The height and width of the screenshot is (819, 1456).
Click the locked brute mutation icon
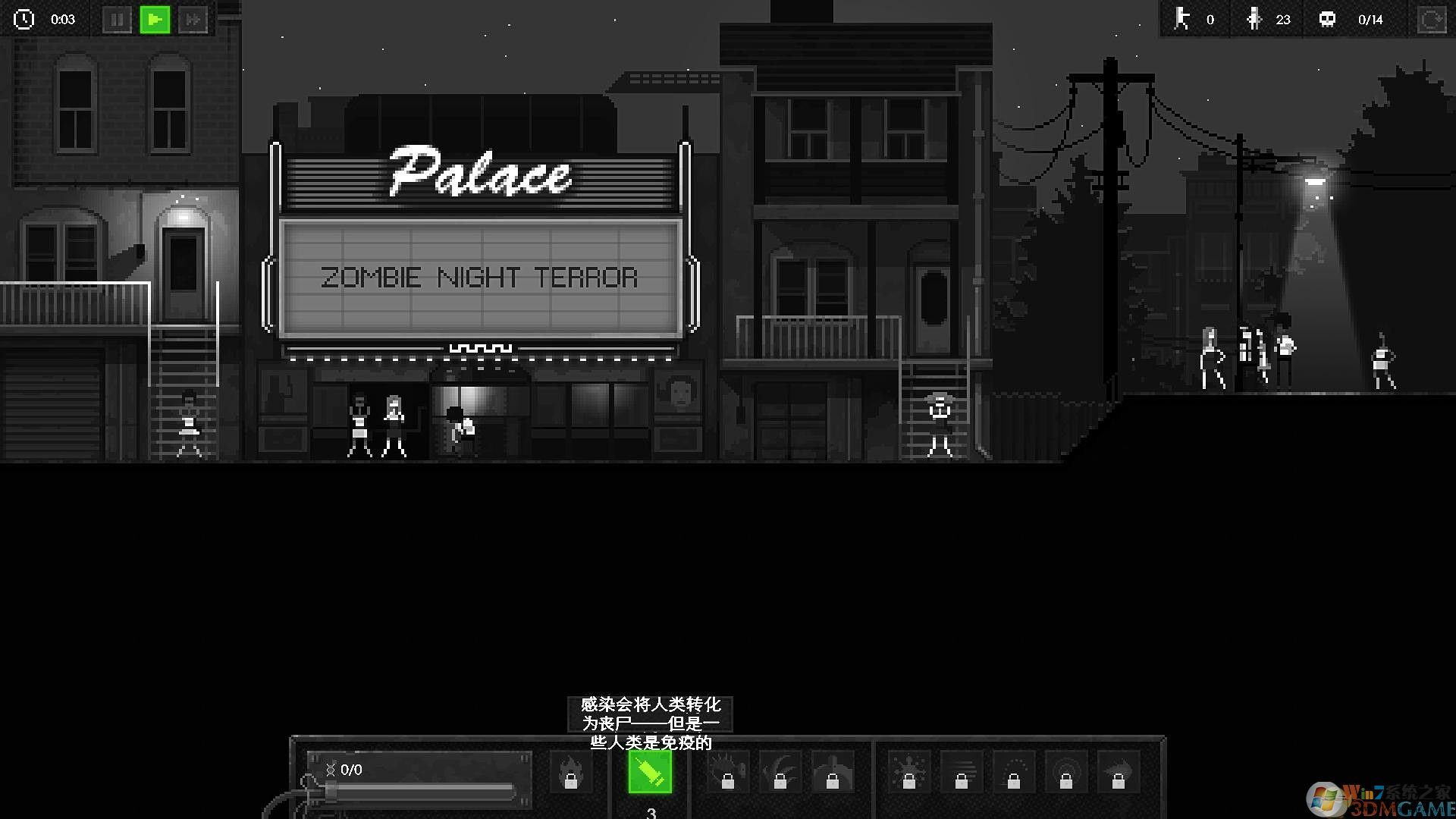point(834,770)
